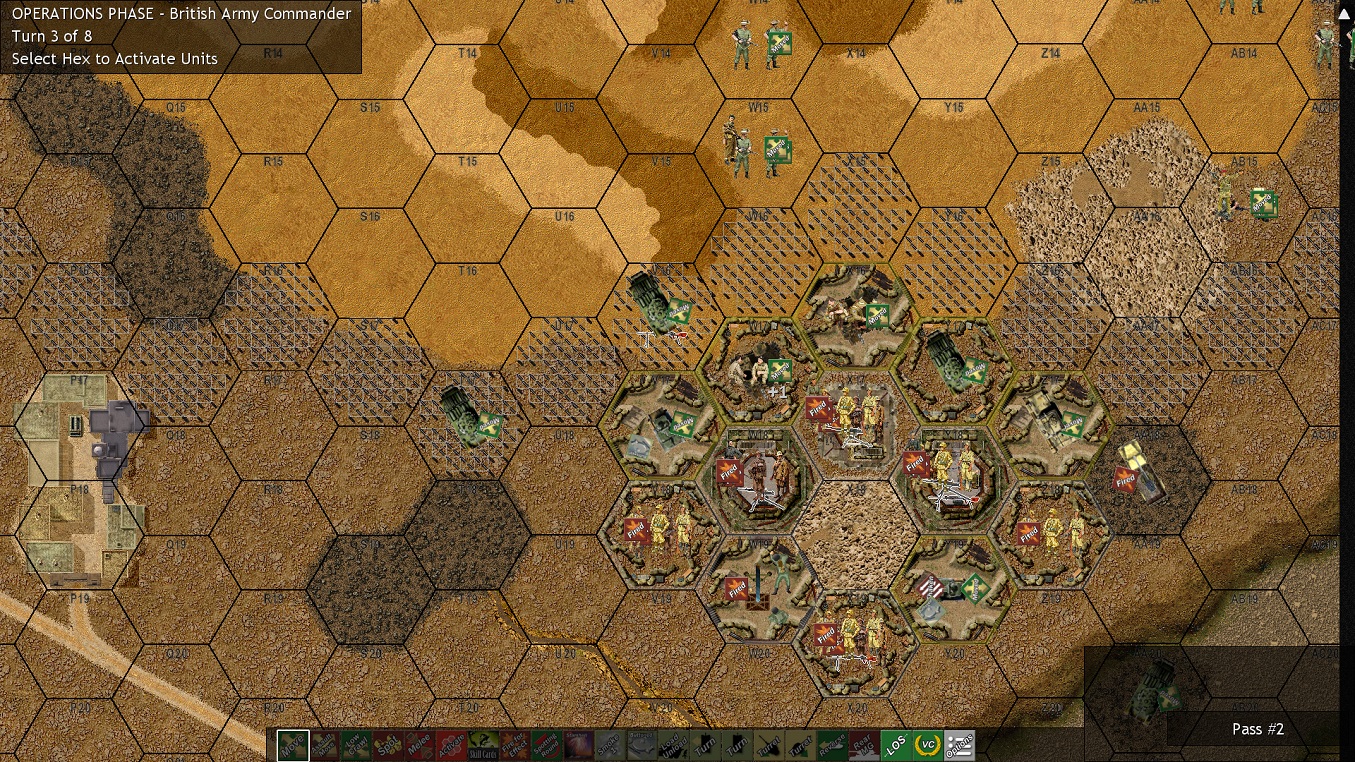The image size is (1355, 762).
Task: Fire the Rear MG
Action: pos(866,745)
